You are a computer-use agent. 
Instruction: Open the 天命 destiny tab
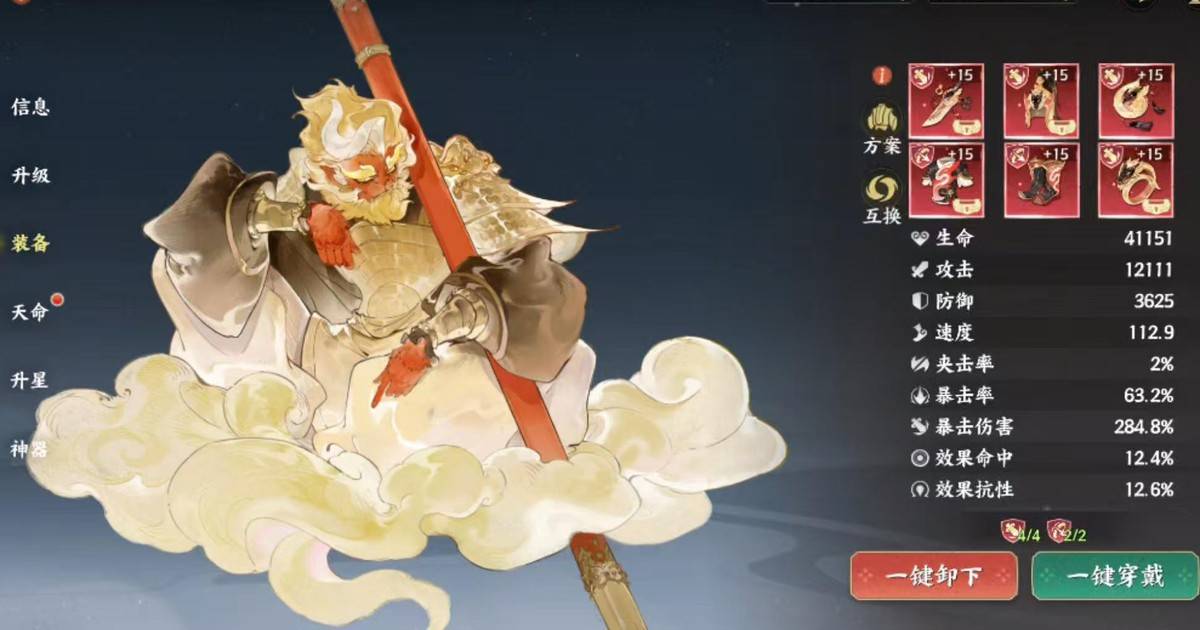pos(31,311)
